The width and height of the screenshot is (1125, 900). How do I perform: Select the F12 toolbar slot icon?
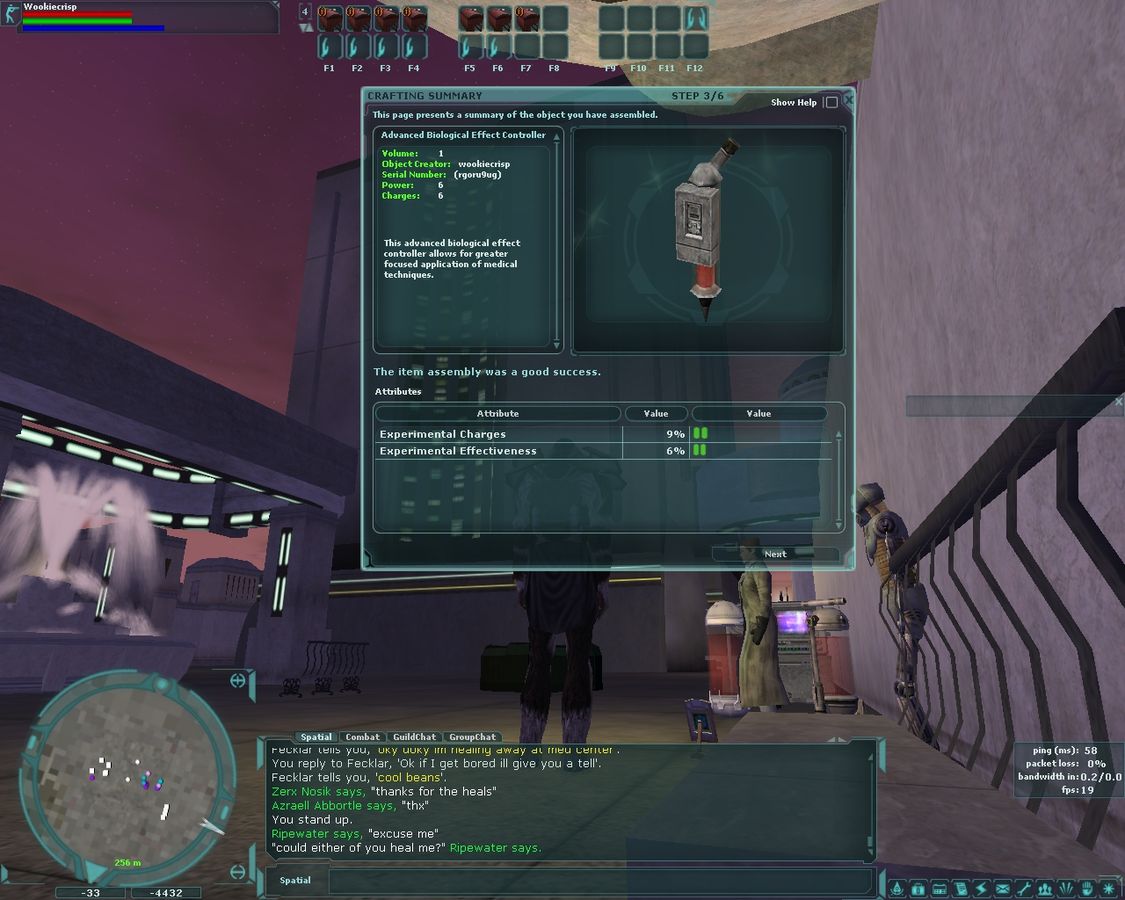pos(696,18)
